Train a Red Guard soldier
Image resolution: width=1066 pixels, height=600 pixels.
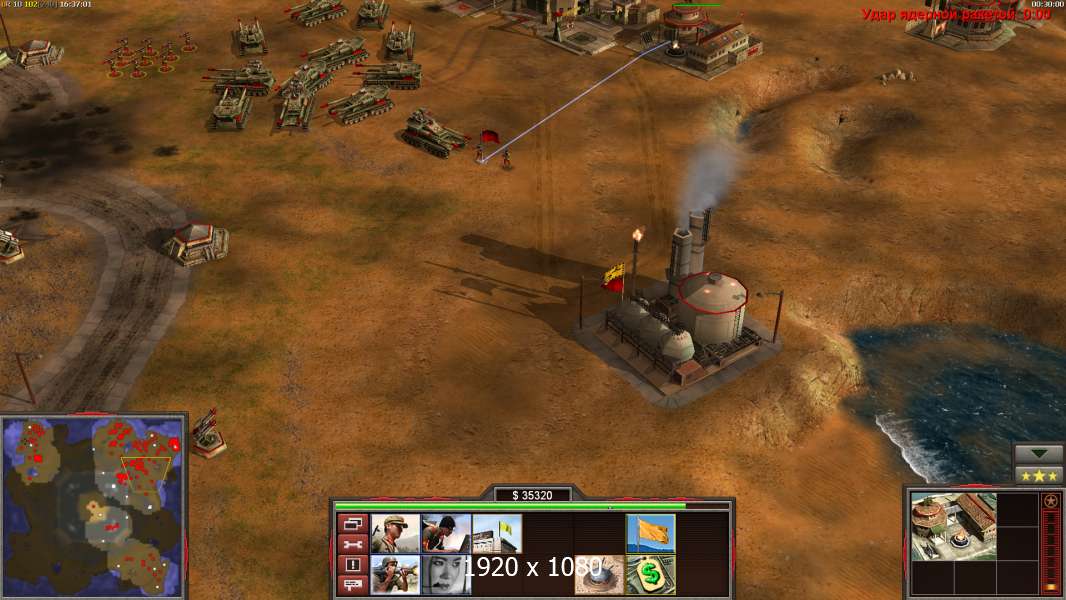395,534
